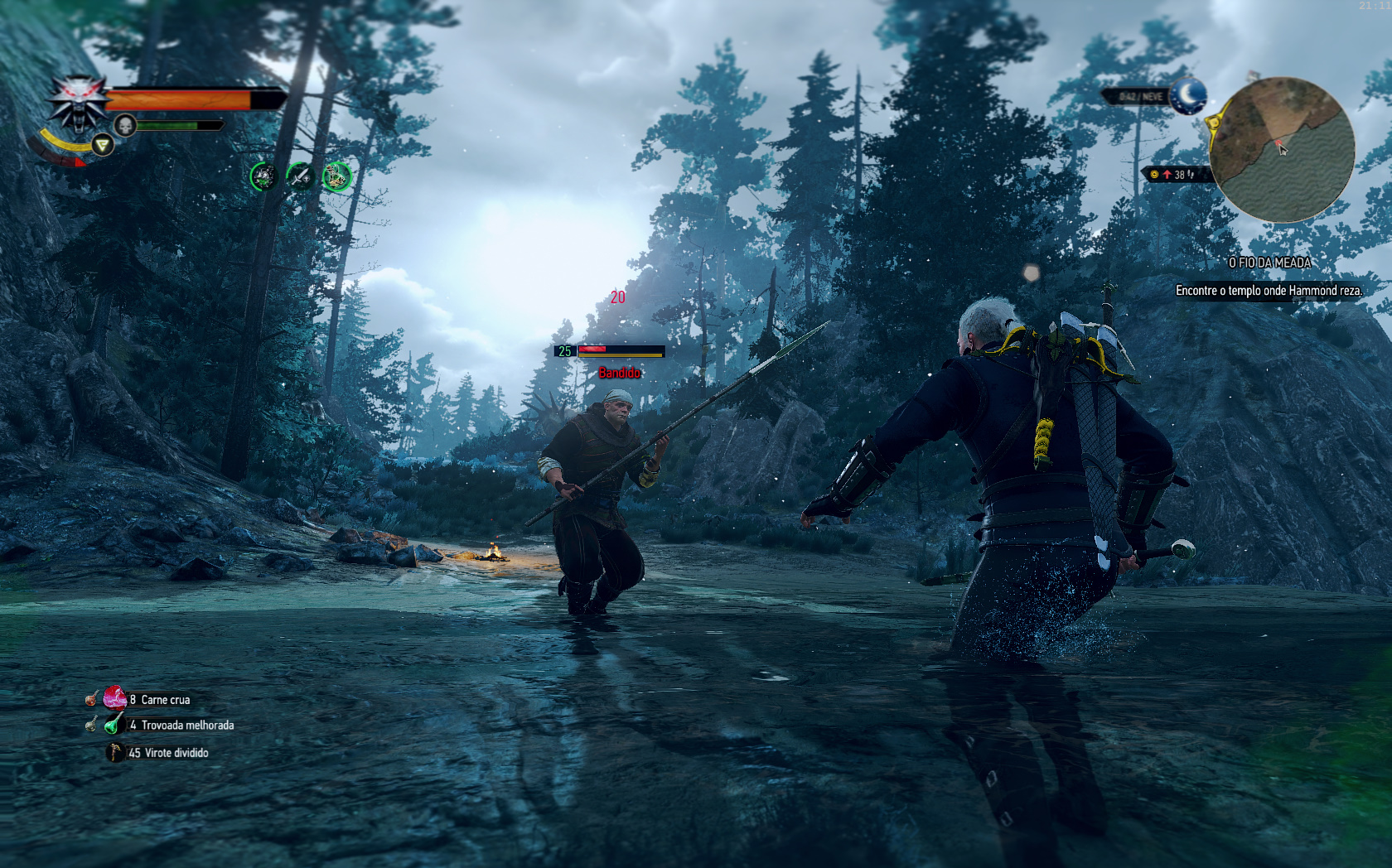Click the wolf medallion icon
1392x868 pixels.
pyautogui.click(x=77, y=104)
